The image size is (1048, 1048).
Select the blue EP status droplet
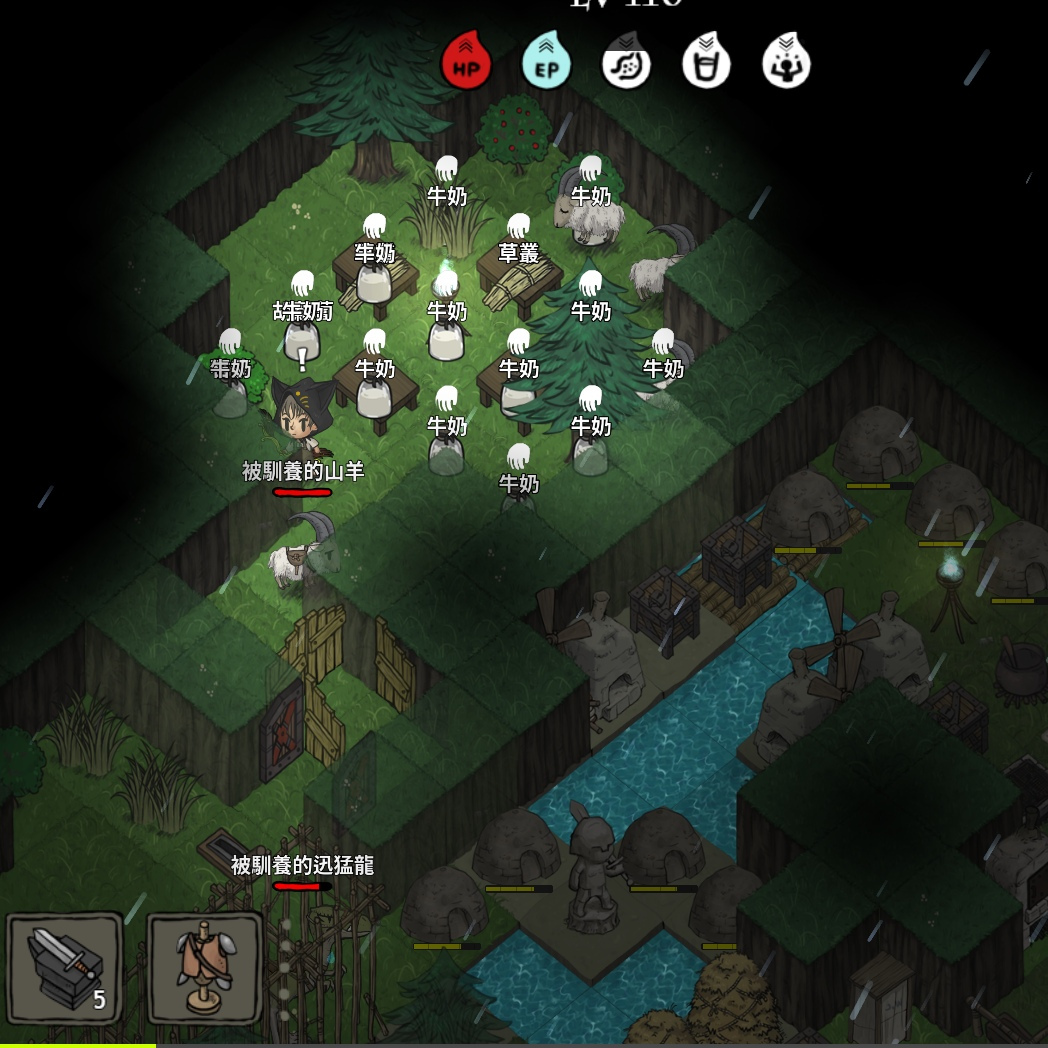[x=546, y=62]
